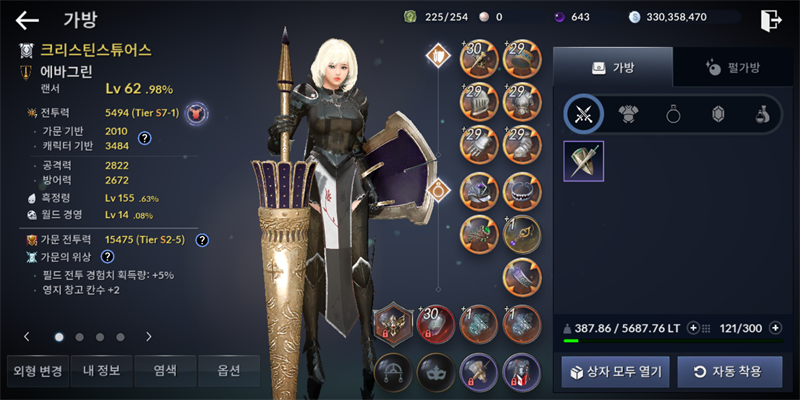The width and height of the screenshot is (800, 400).
Task: Go back with the arrow button
Action: (x=27, y=18)
